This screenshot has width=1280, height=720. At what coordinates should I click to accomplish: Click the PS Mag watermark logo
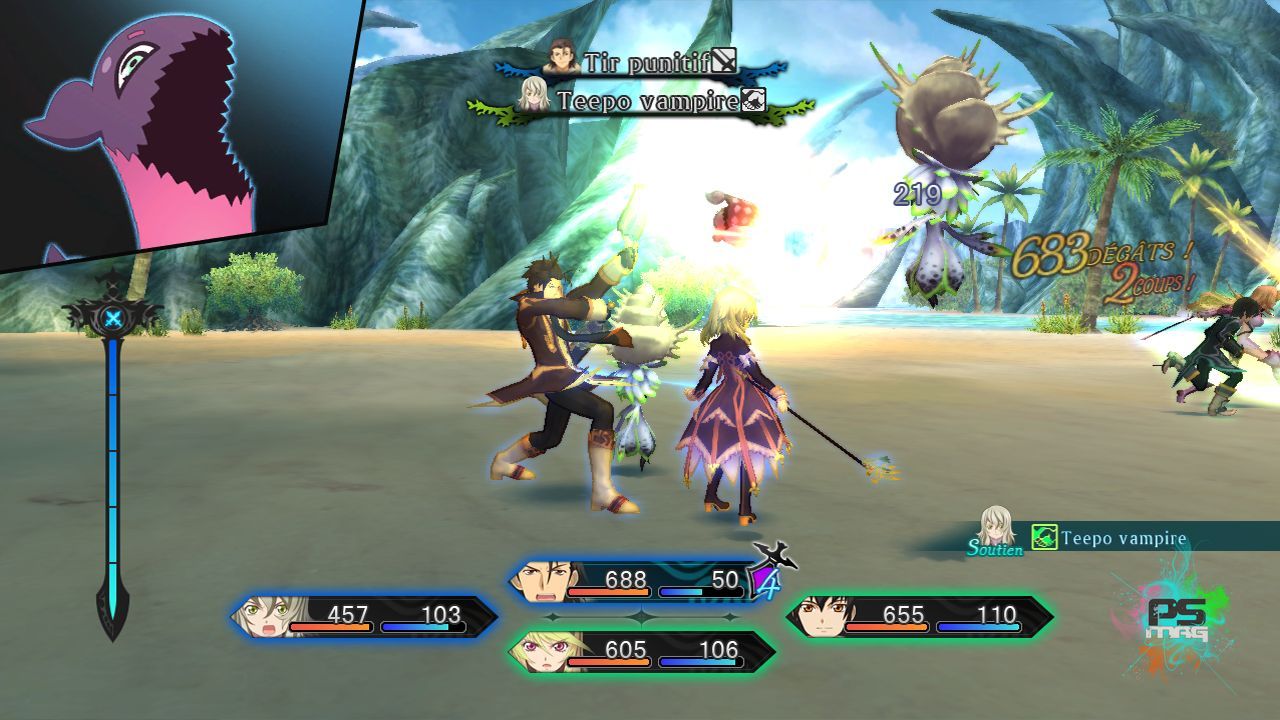(1177, 621)
